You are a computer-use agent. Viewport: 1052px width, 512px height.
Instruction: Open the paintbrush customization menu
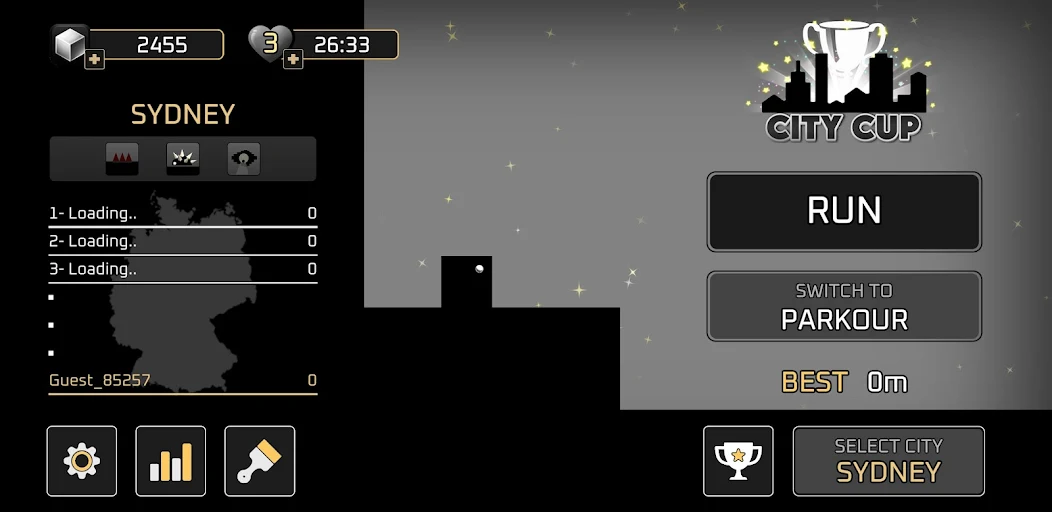point(260,461)
